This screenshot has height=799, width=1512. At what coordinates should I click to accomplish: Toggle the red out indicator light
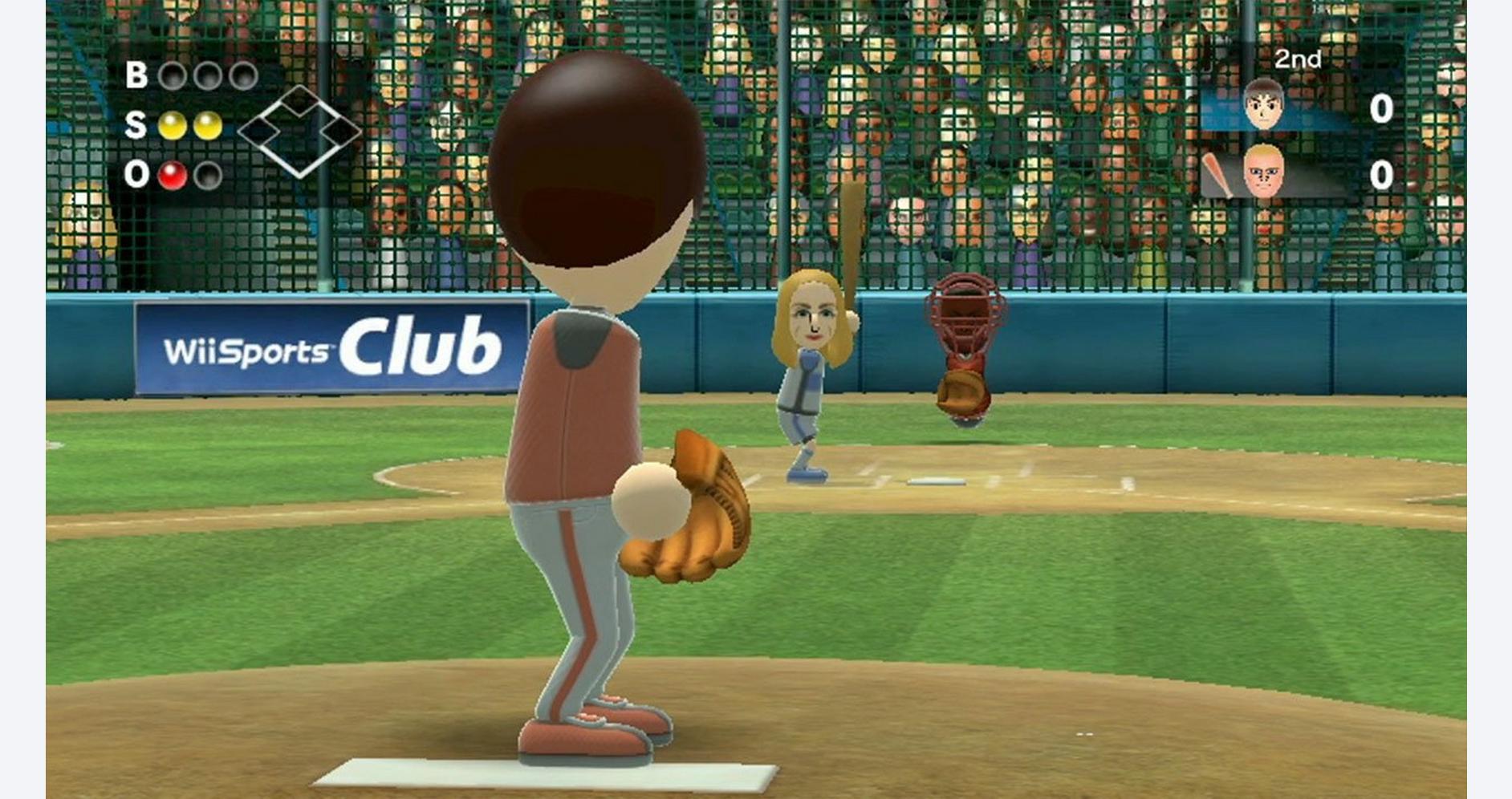click(x=174, y=175)
